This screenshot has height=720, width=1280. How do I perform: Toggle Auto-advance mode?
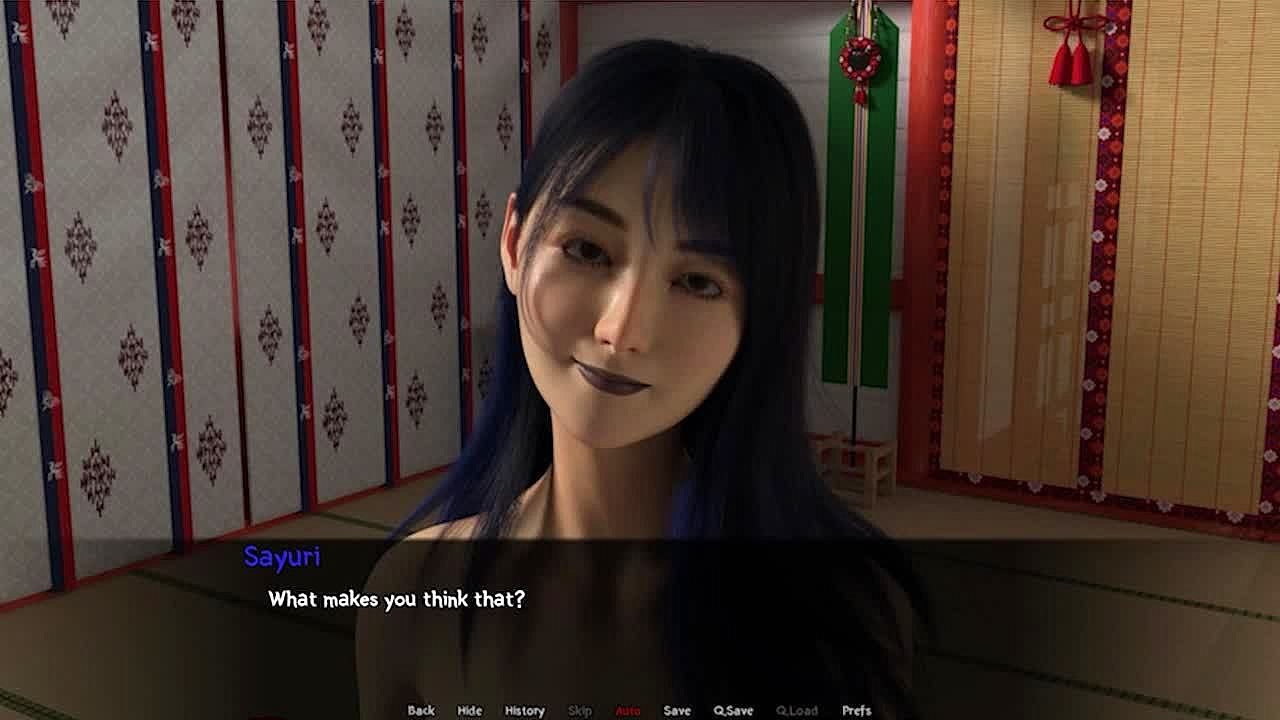pos(628,710)
